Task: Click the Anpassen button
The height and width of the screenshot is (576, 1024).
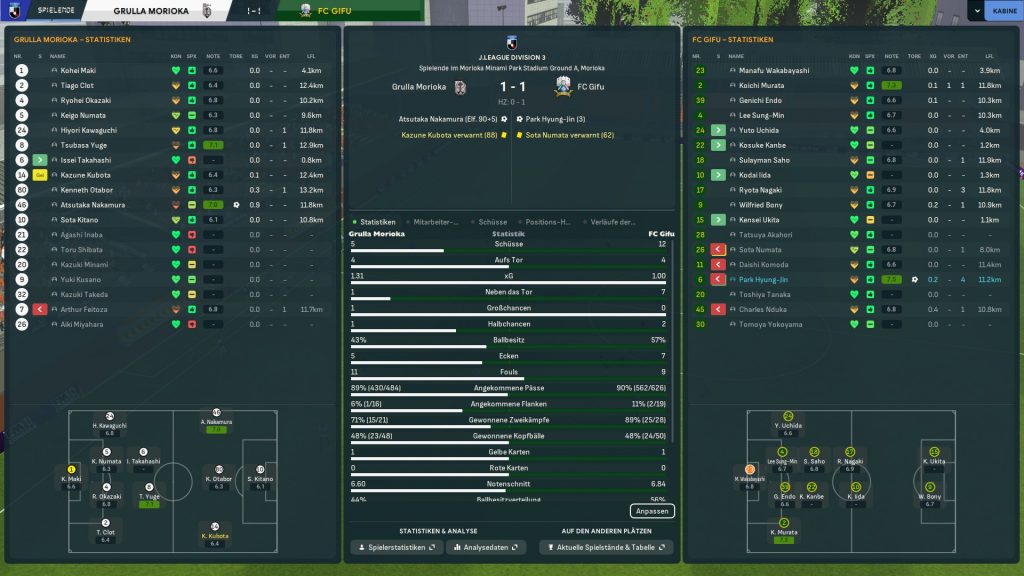Action: click(x=652, y=511)
